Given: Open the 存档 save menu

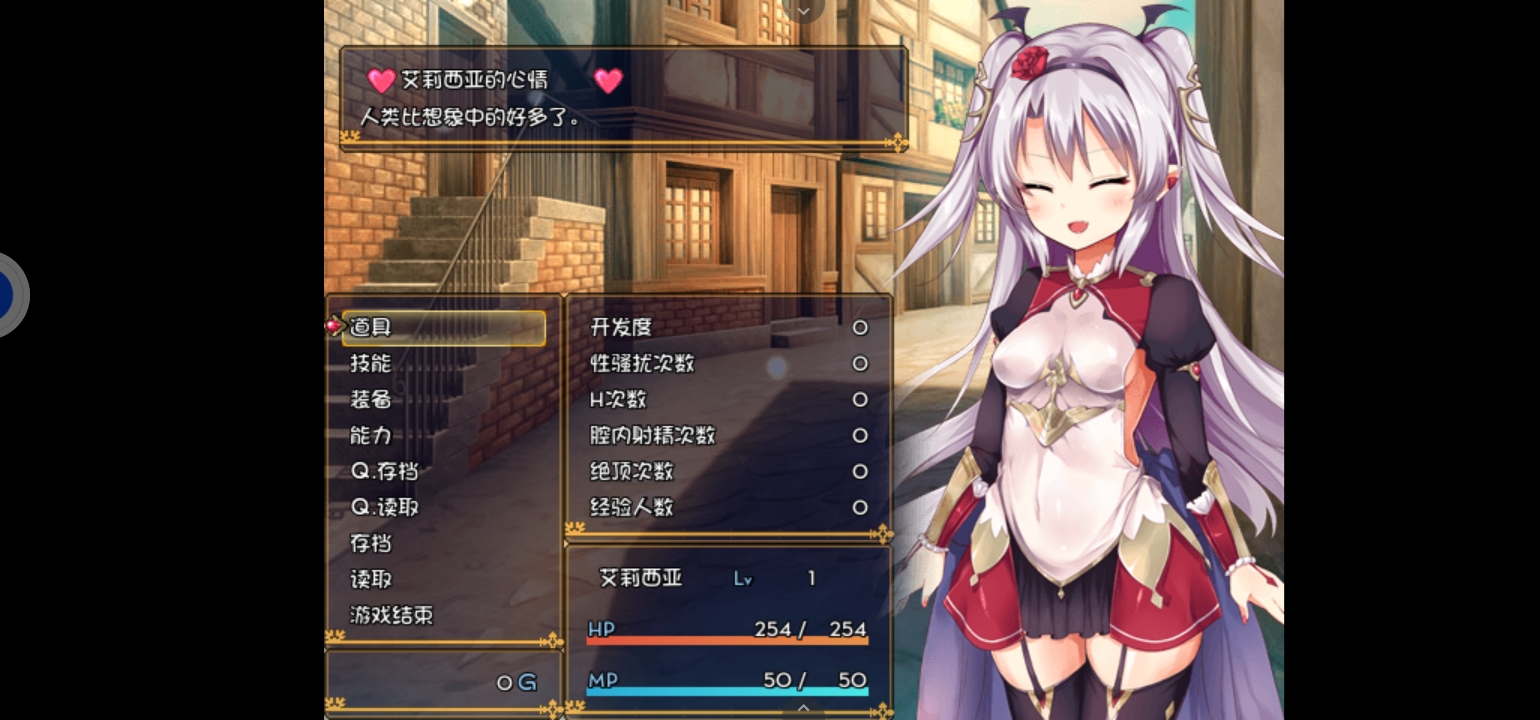Looking at the screenshot, I should pyautogui.click(x=371, y=544).
